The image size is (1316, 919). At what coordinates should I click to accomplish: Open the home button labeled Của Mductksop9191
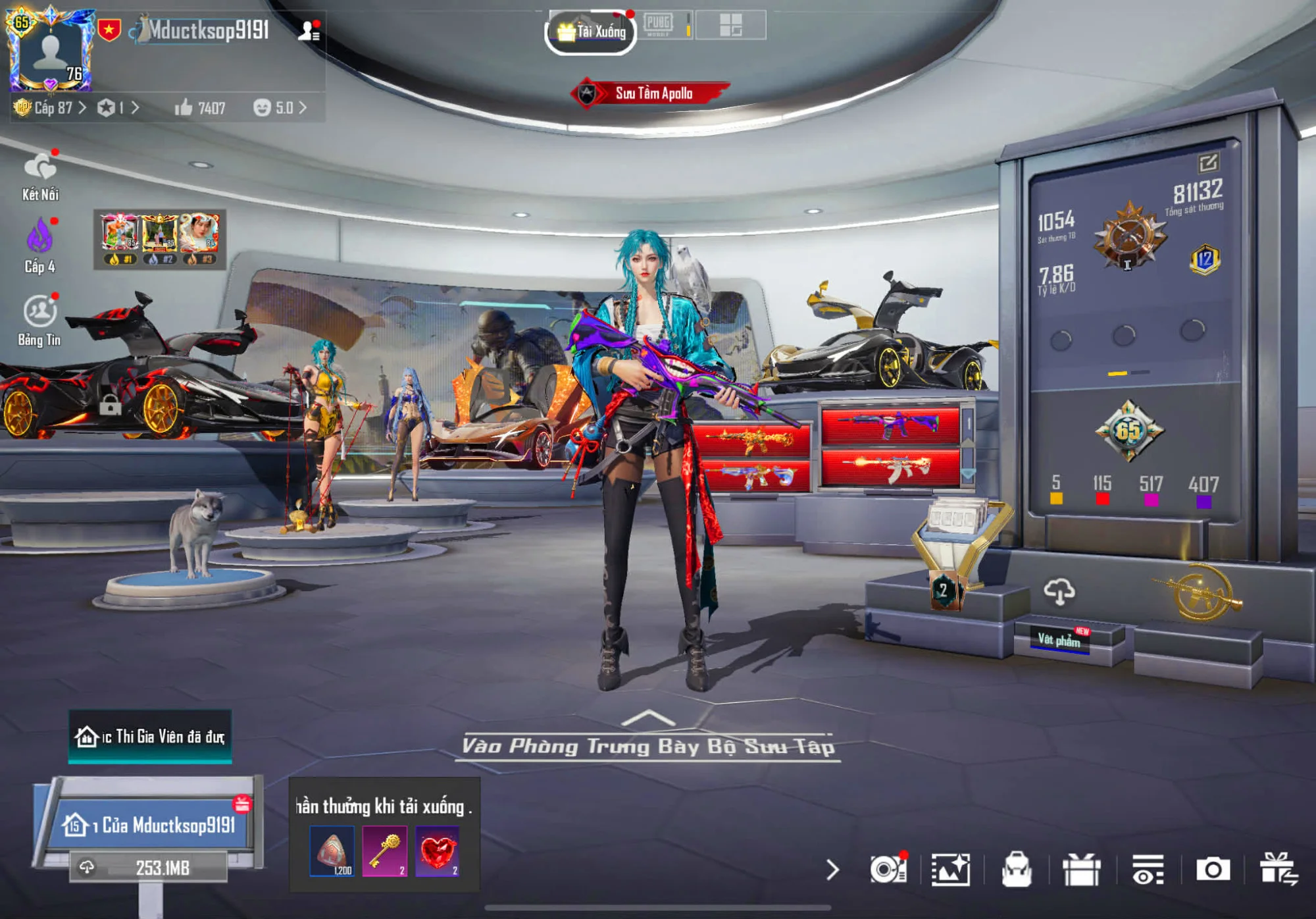coord(151,825)
